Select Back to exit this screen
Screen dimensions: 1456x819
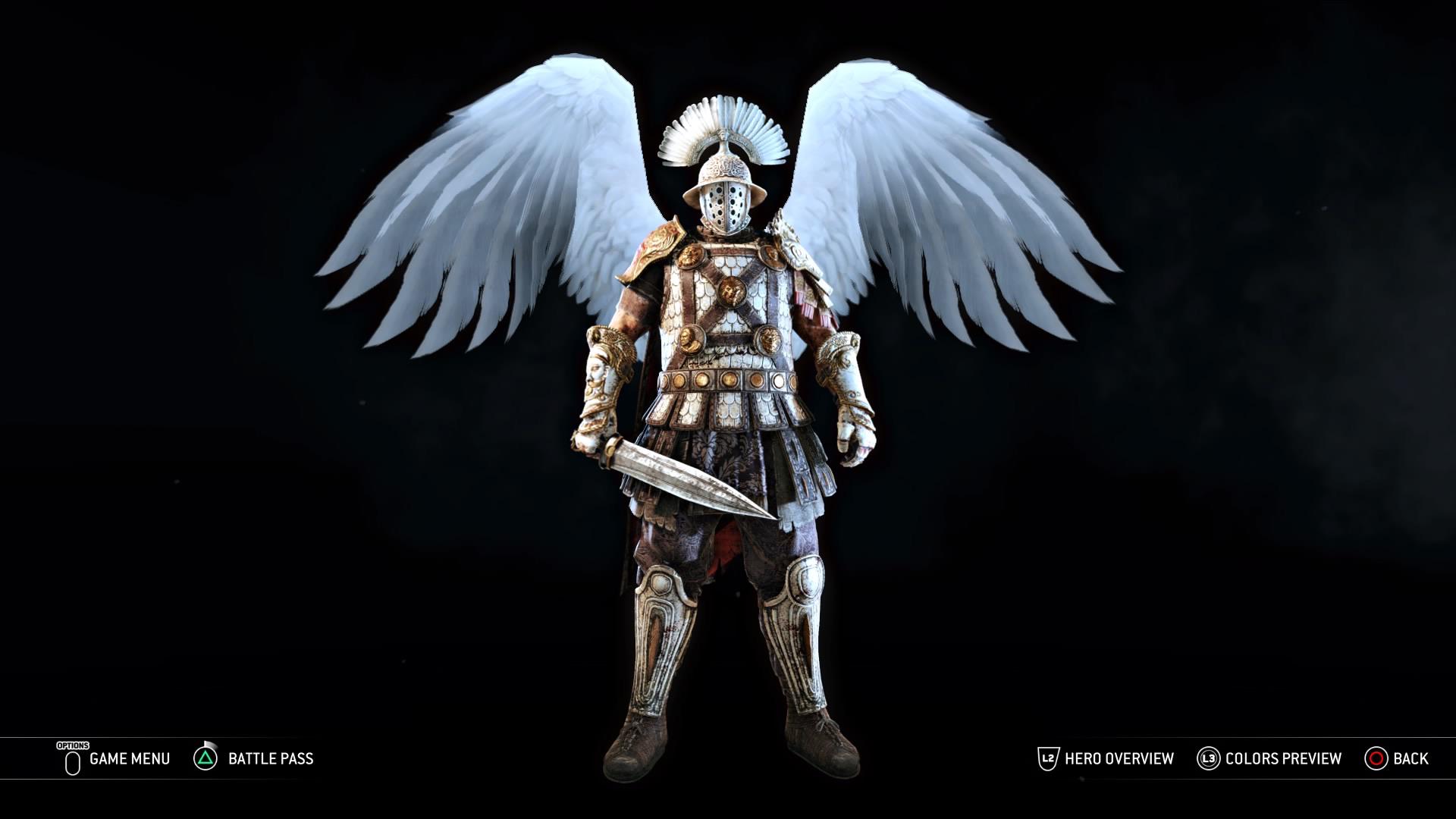coord(1412,758)
